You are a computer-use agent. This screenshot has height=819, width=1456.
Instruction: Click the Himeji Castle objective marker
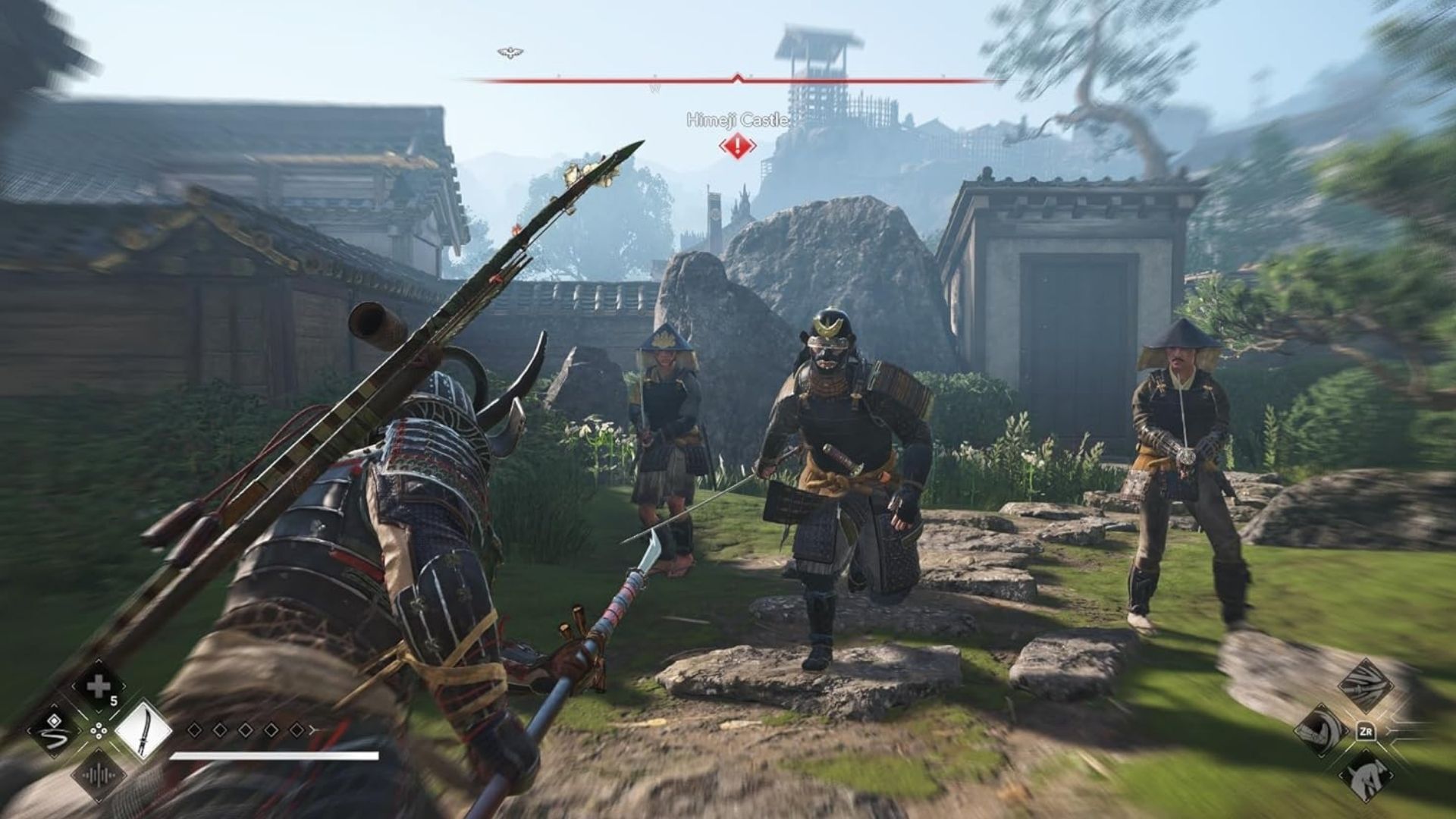[x=737, y=146]
